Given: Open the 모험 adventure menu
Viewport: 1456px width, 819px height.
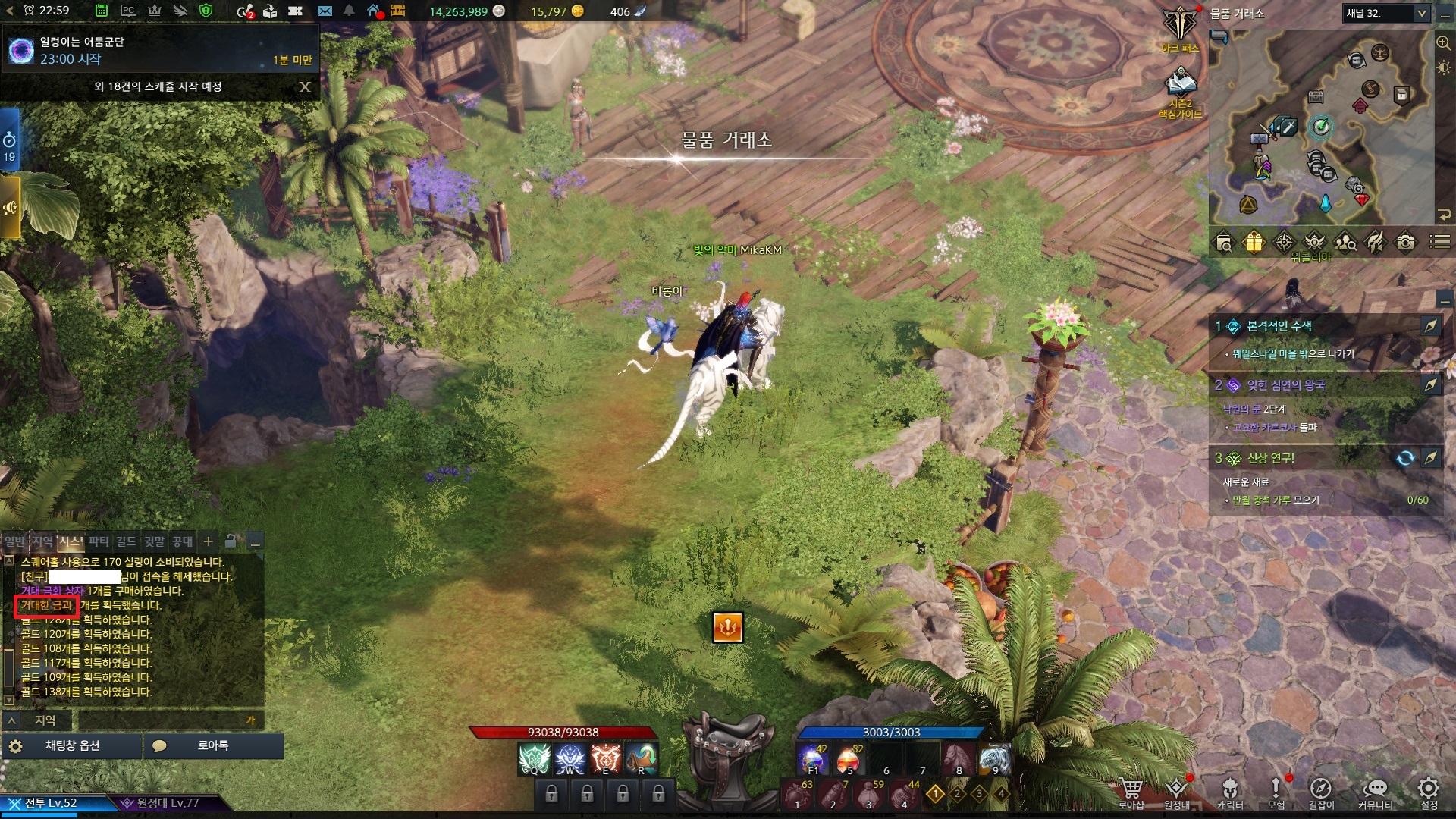Looking at the screenshot, I should point(1276,792).
